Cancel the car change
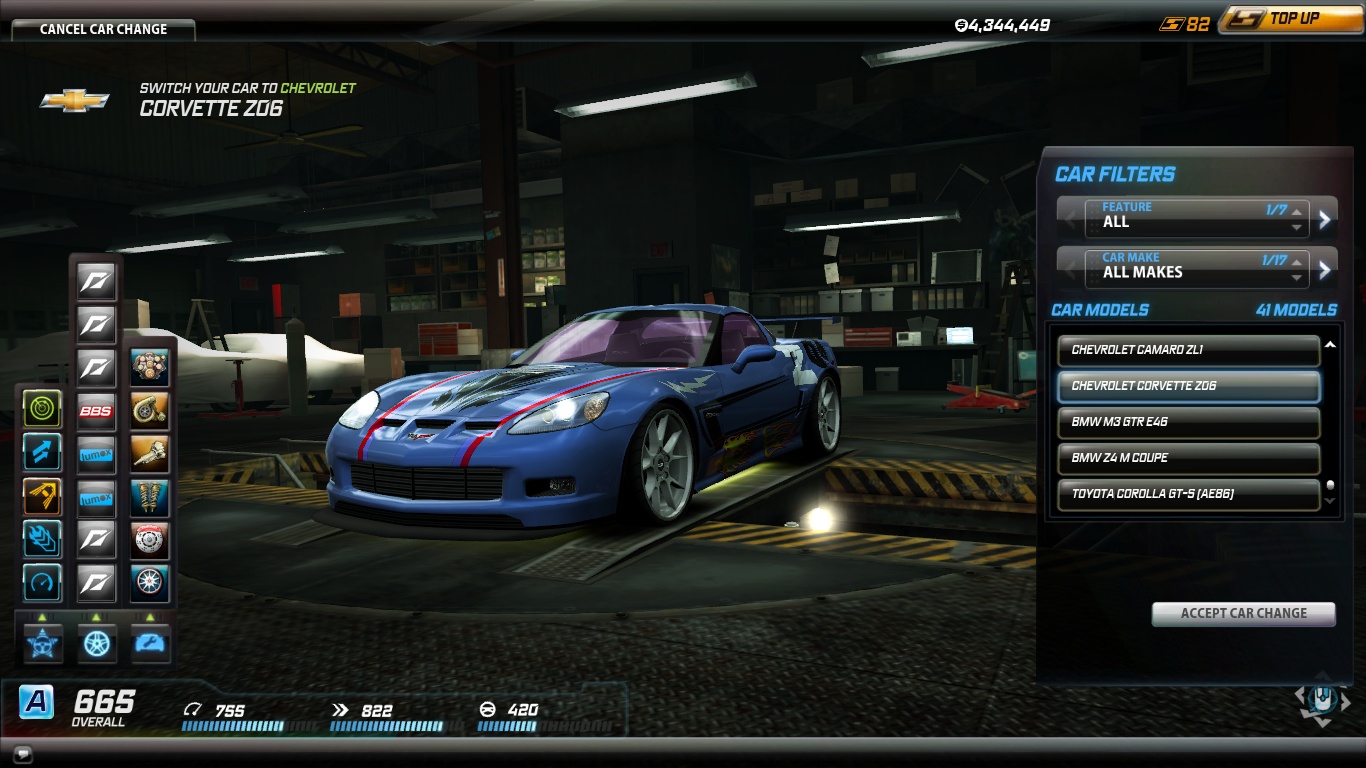This screenshot has width=1366, height=768. 103,29
